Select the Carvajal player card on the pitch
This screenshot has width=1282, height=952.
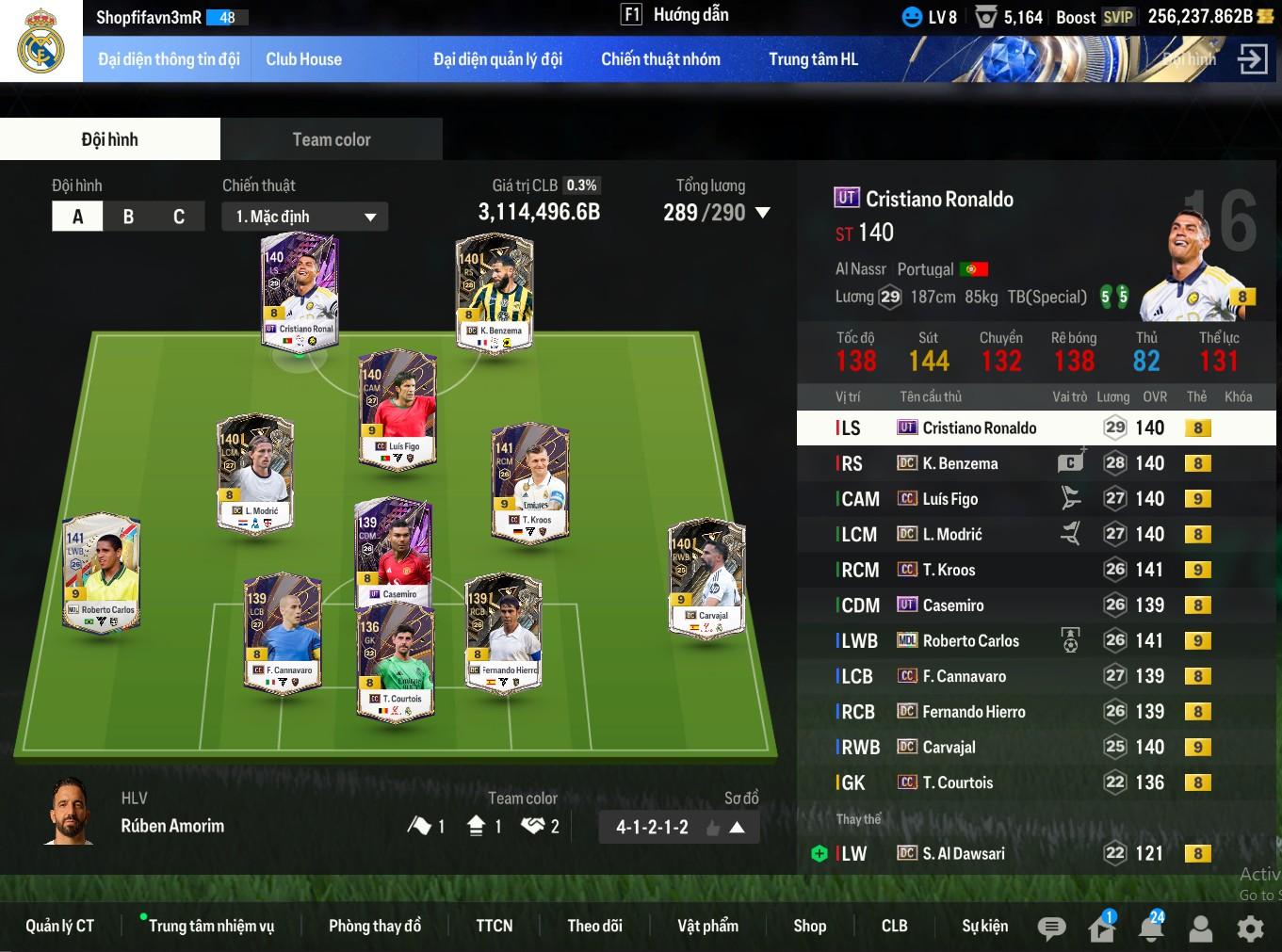tap(707, 578)
